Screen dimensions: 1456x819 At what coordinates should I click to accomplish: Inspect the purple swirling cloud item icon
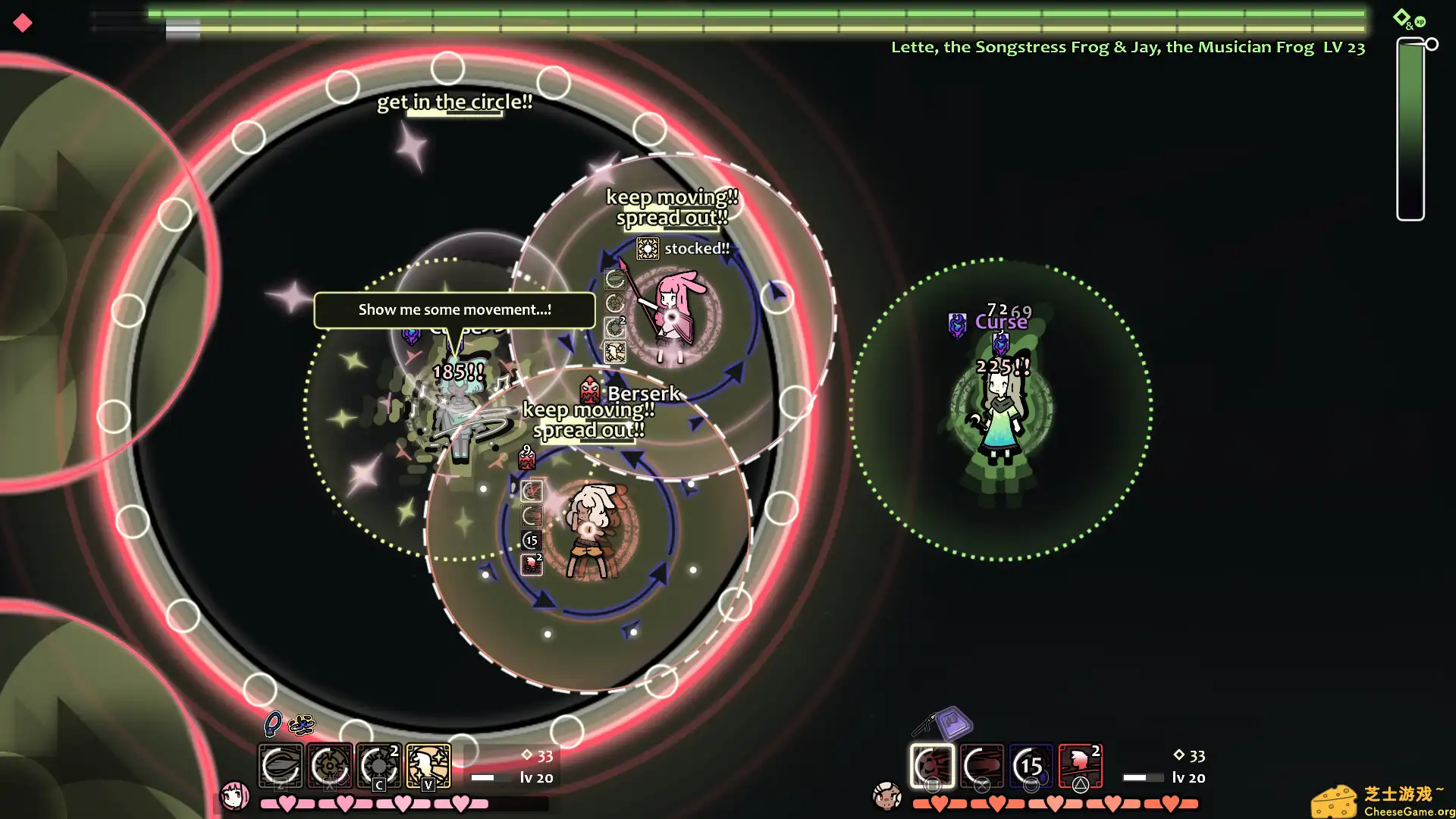pos(301,725)
